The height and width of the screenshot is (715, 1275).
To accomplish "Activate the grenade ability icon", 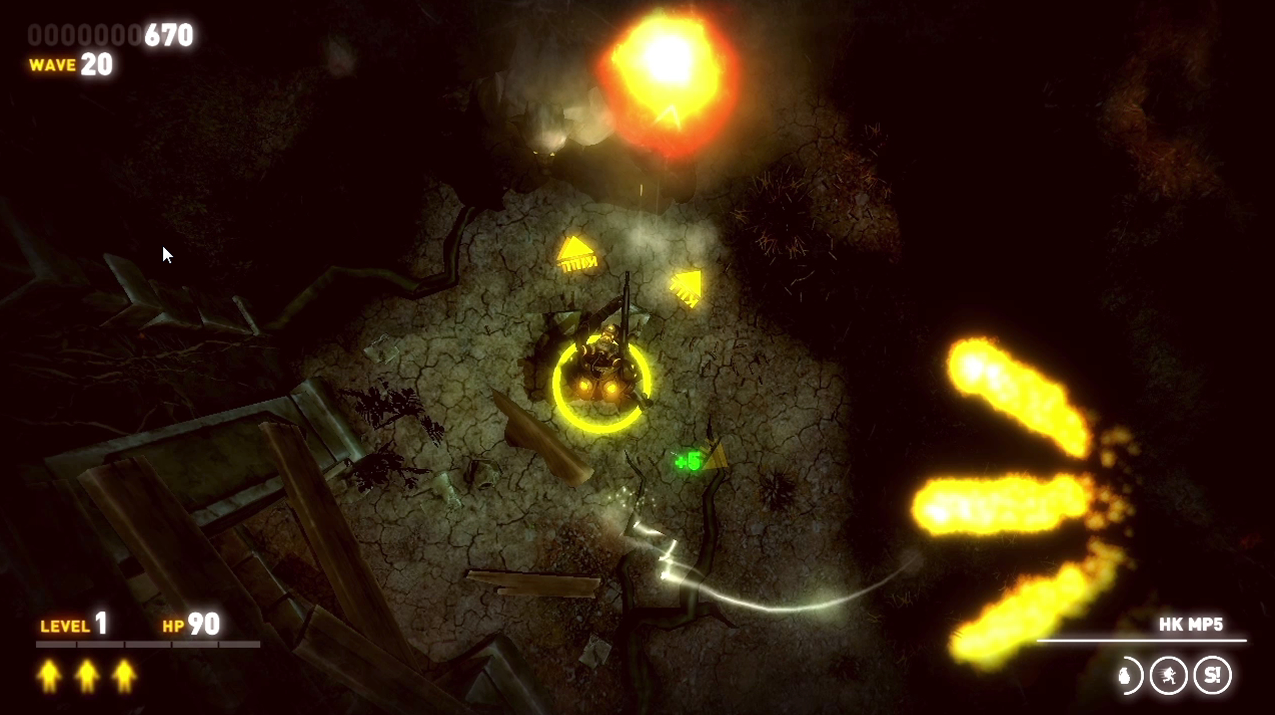I will 1130,676.
